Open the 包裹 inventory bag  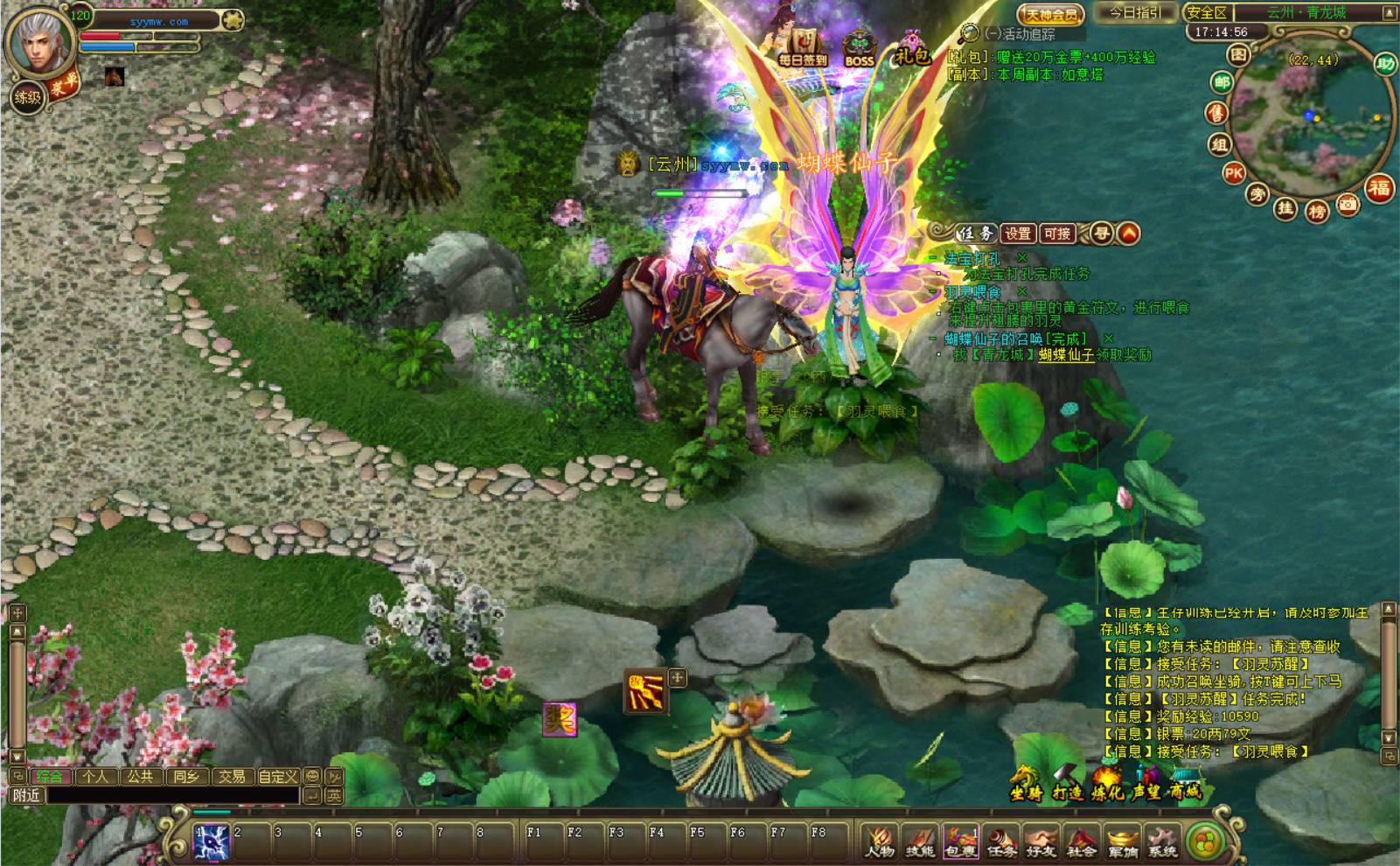[x=960, y=841]
